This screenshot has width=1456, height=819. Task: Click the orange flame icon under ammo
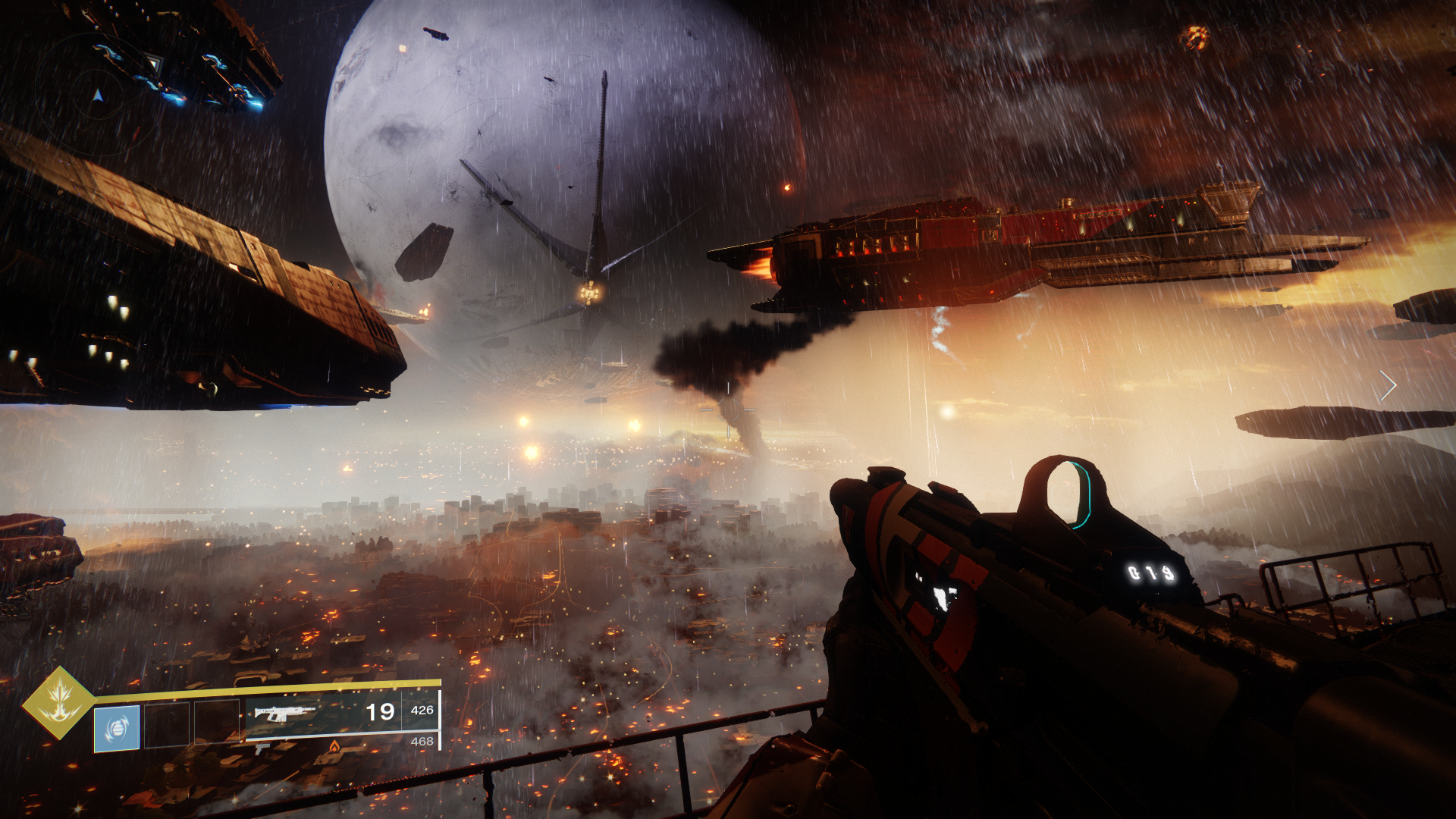click(334, 747)
